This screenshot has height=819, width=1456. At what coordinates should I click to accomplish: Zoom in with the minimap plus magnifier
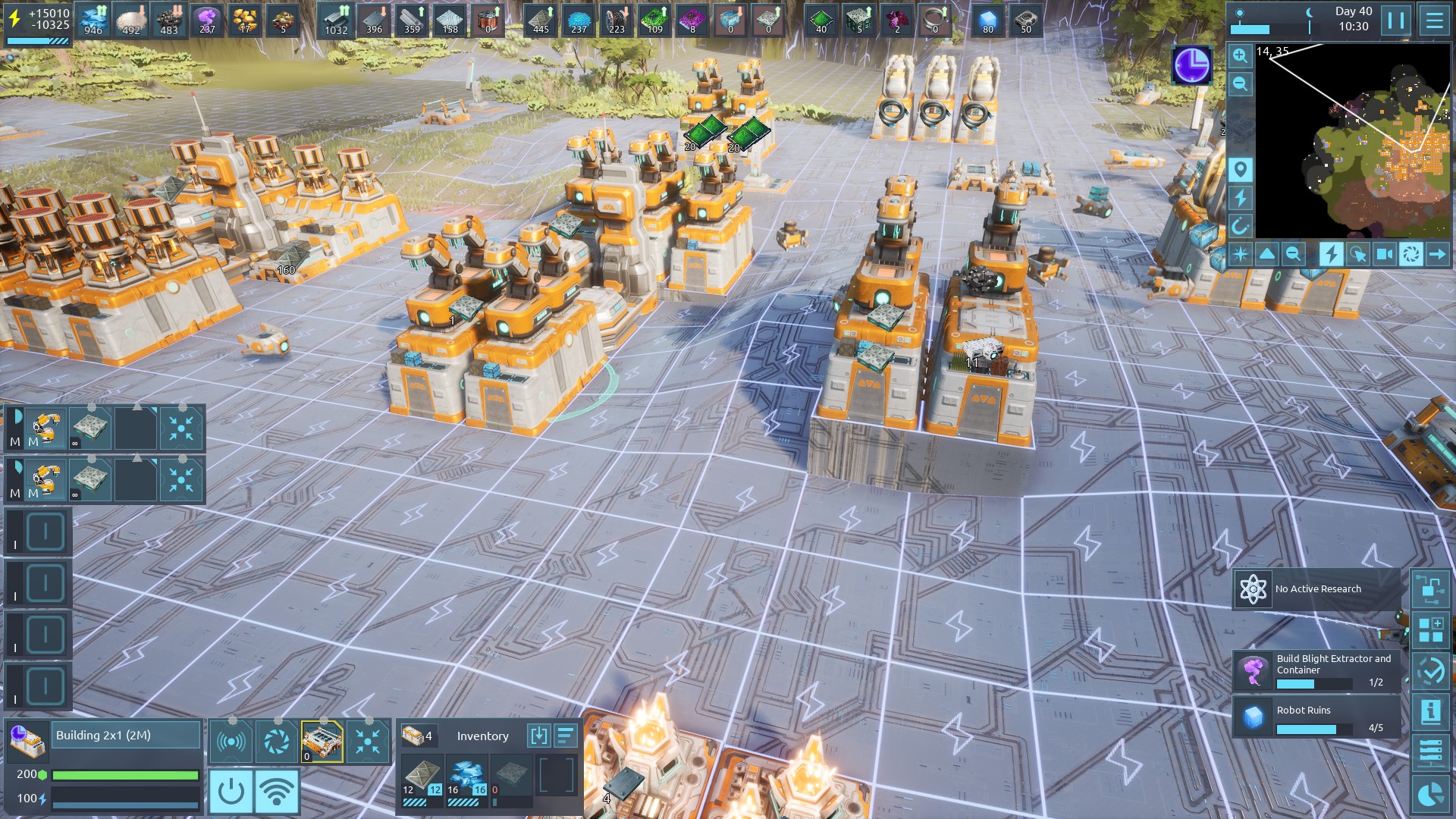coord(1240,56)
